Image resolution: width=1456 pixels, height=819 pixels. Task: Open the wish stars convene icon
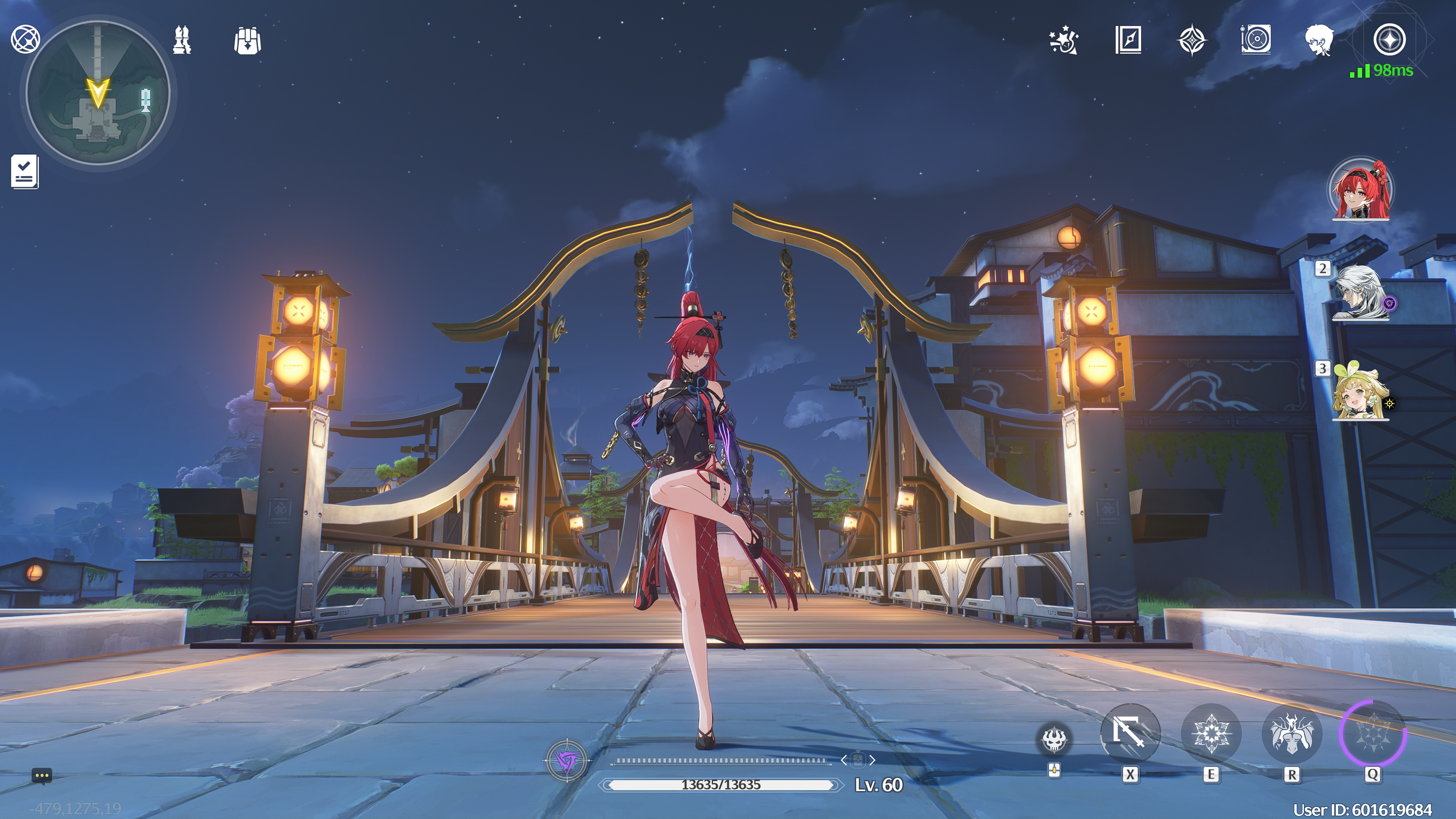[x=1064, y=40]
